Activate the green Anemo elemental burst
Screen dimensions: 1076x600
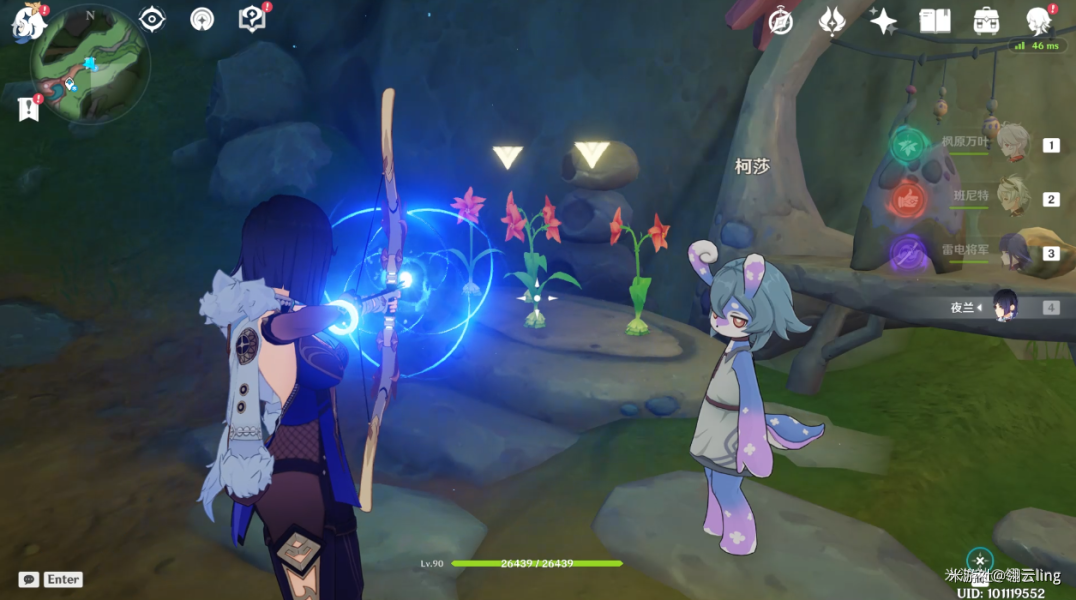[909, 145]
